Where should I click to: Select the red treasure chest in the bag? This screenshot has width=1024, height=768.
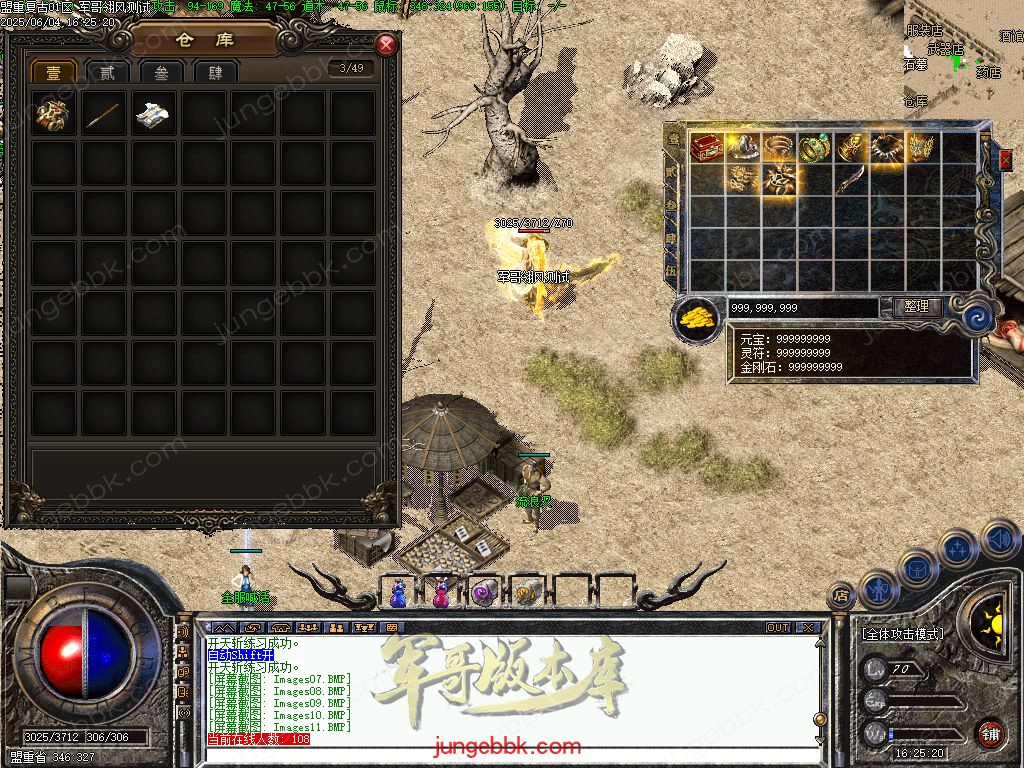[x=707, y=148]
